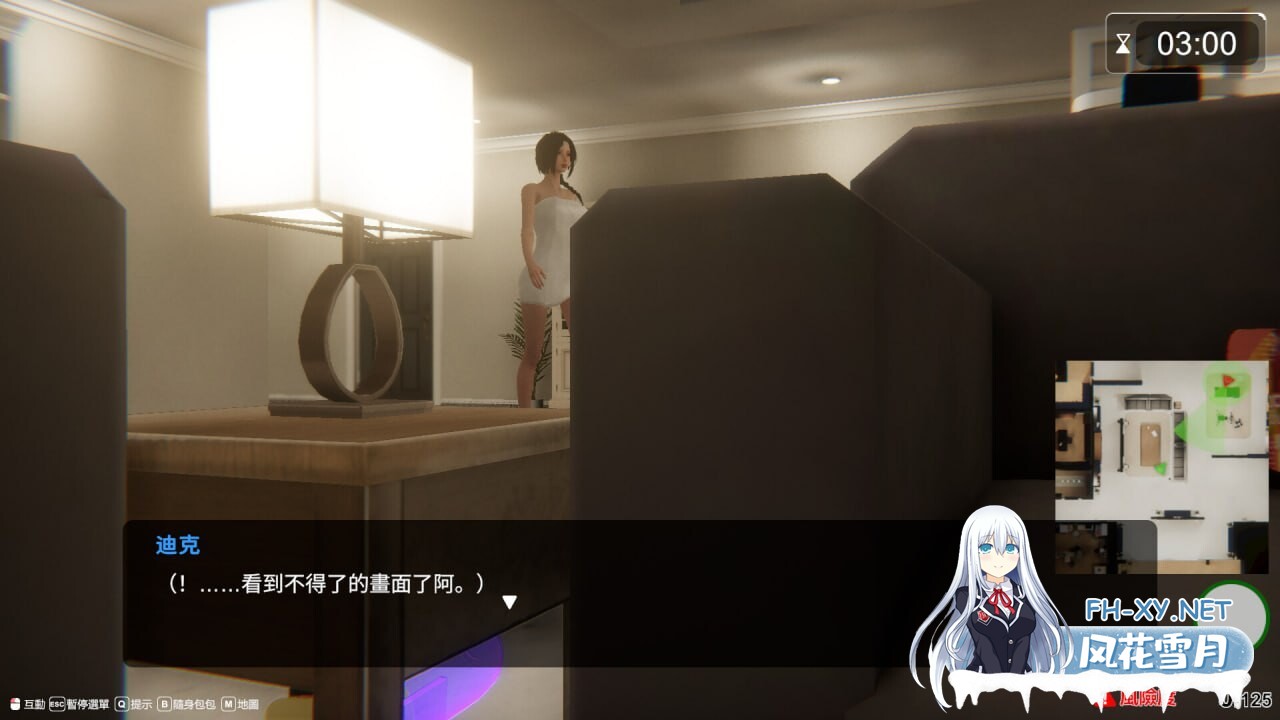Open the 地圖 map label

(x=248, y=704)
